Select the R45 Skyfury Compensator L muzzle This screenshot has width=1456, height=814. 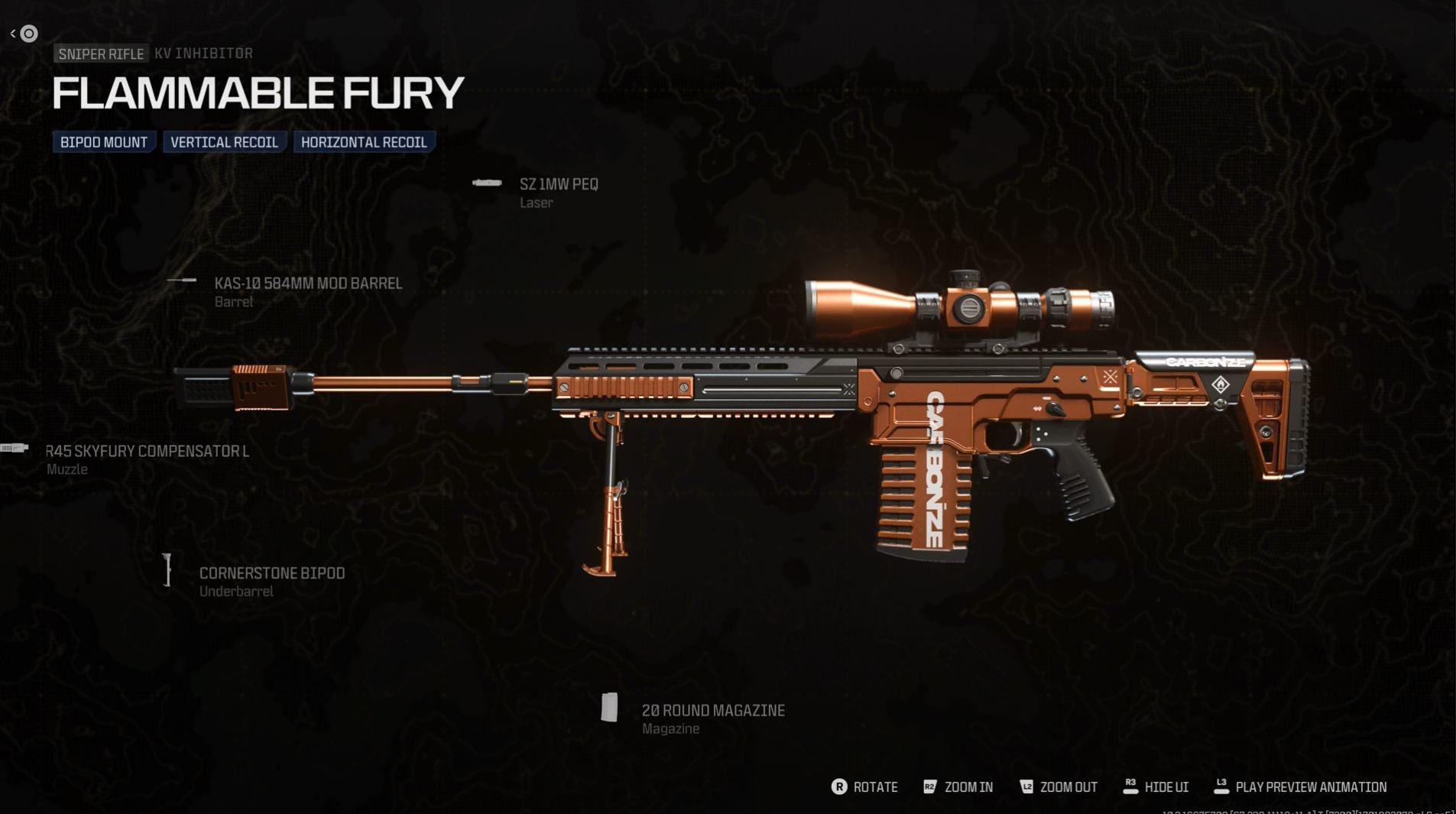pyautogui.click(x=147, y=452)
